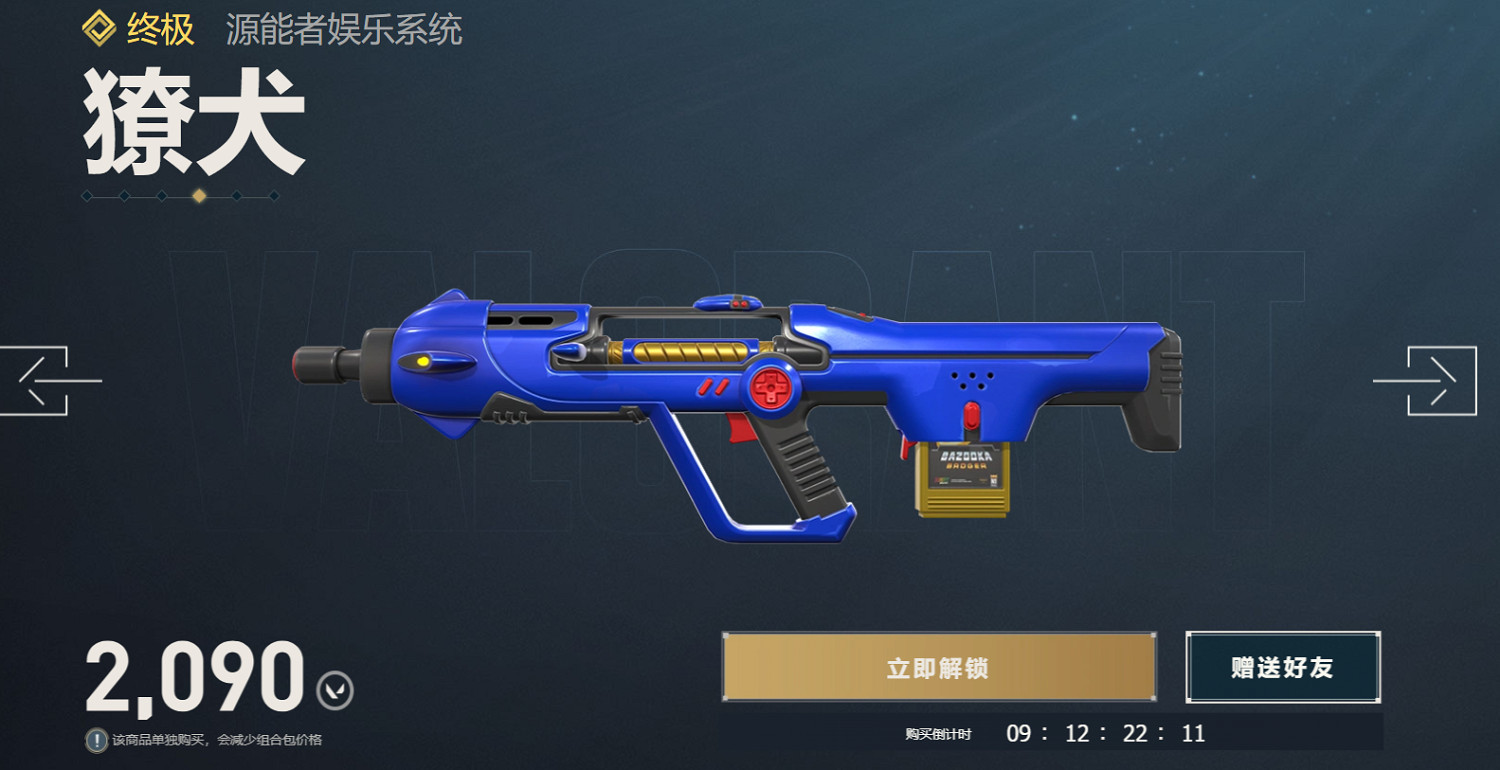Select the fifth diamond level marker

(237, 196)
